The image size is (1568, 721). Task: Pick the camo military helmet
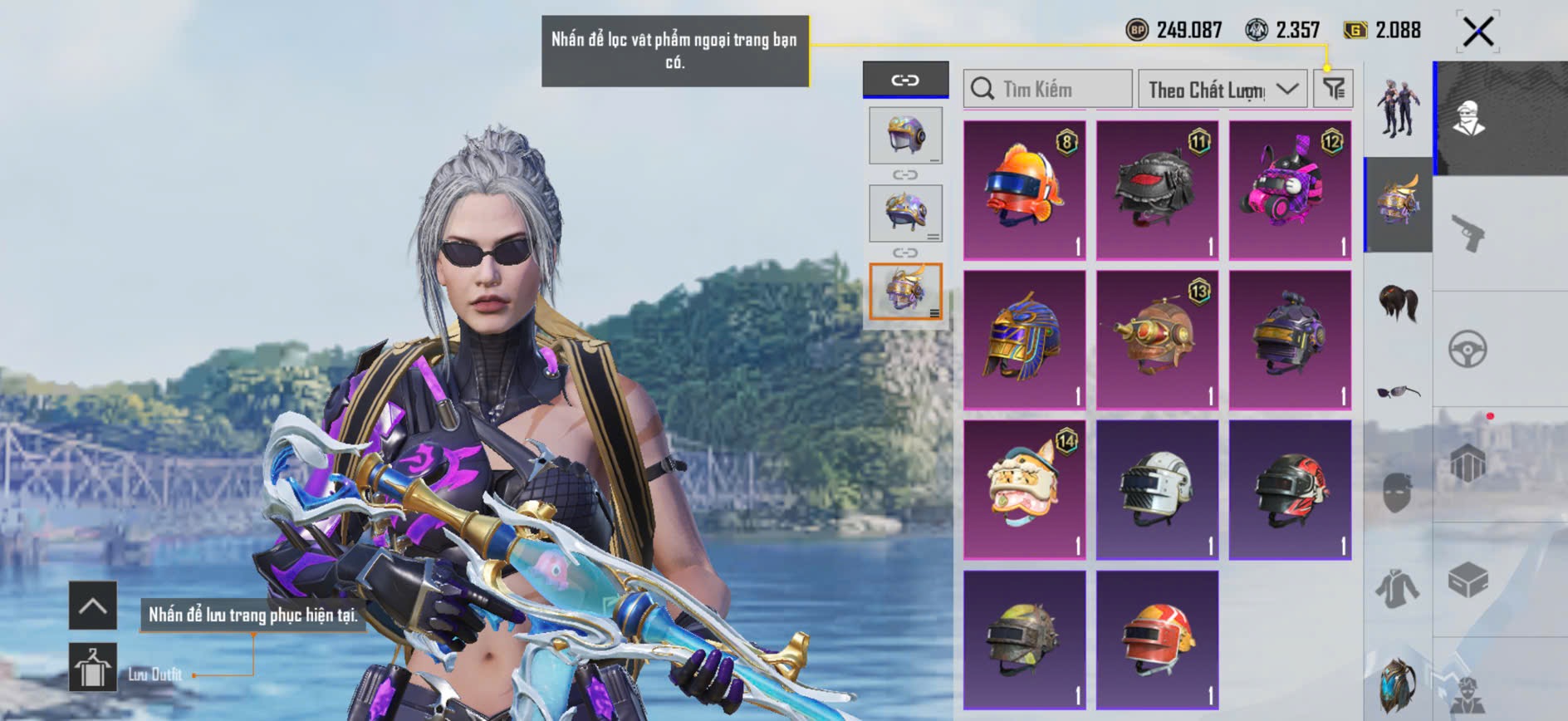coord(1024,638)
